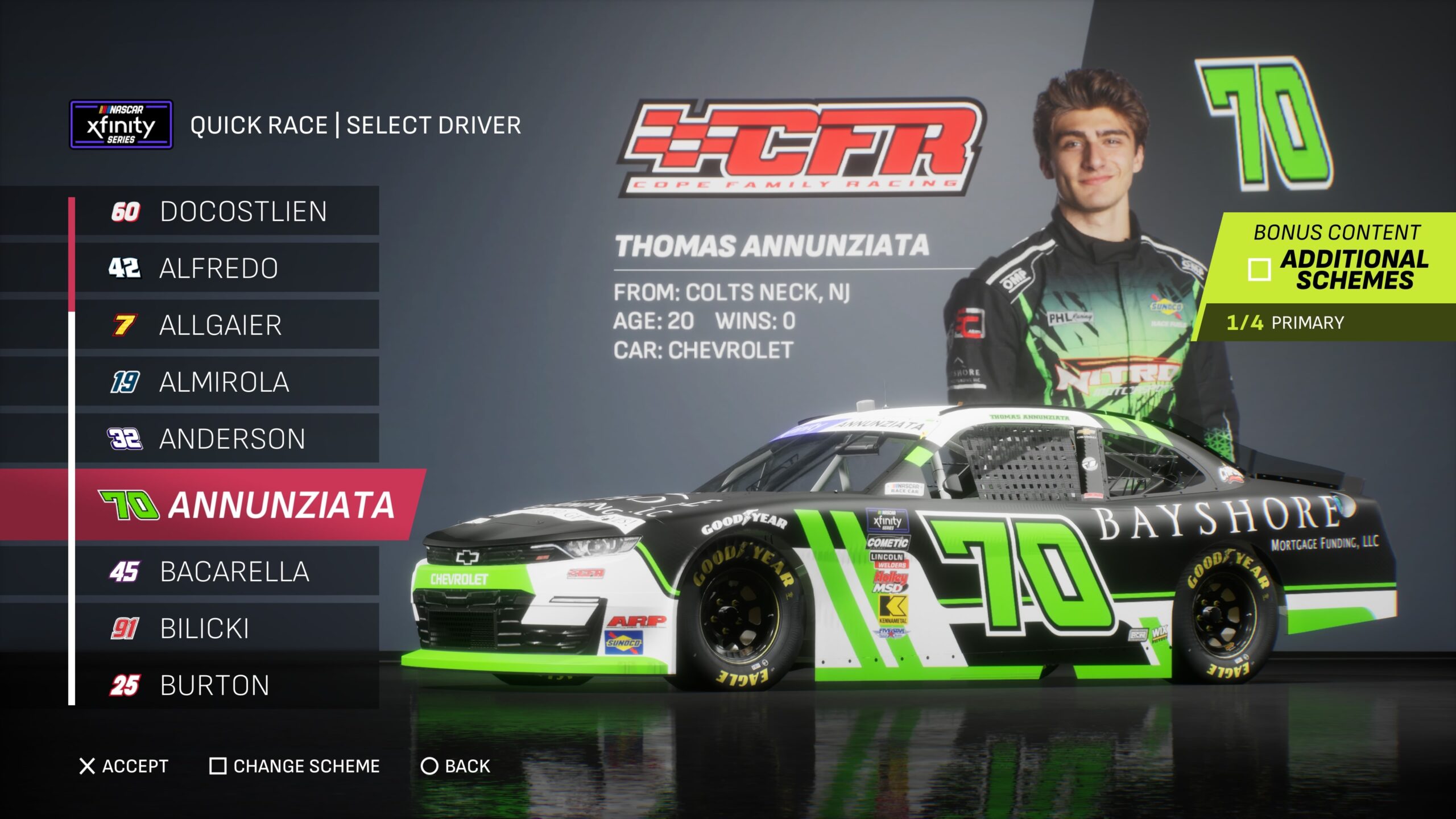Pick Bacarella number 45
Viewport: 1456px width, 819px height.
click(227, 572)
